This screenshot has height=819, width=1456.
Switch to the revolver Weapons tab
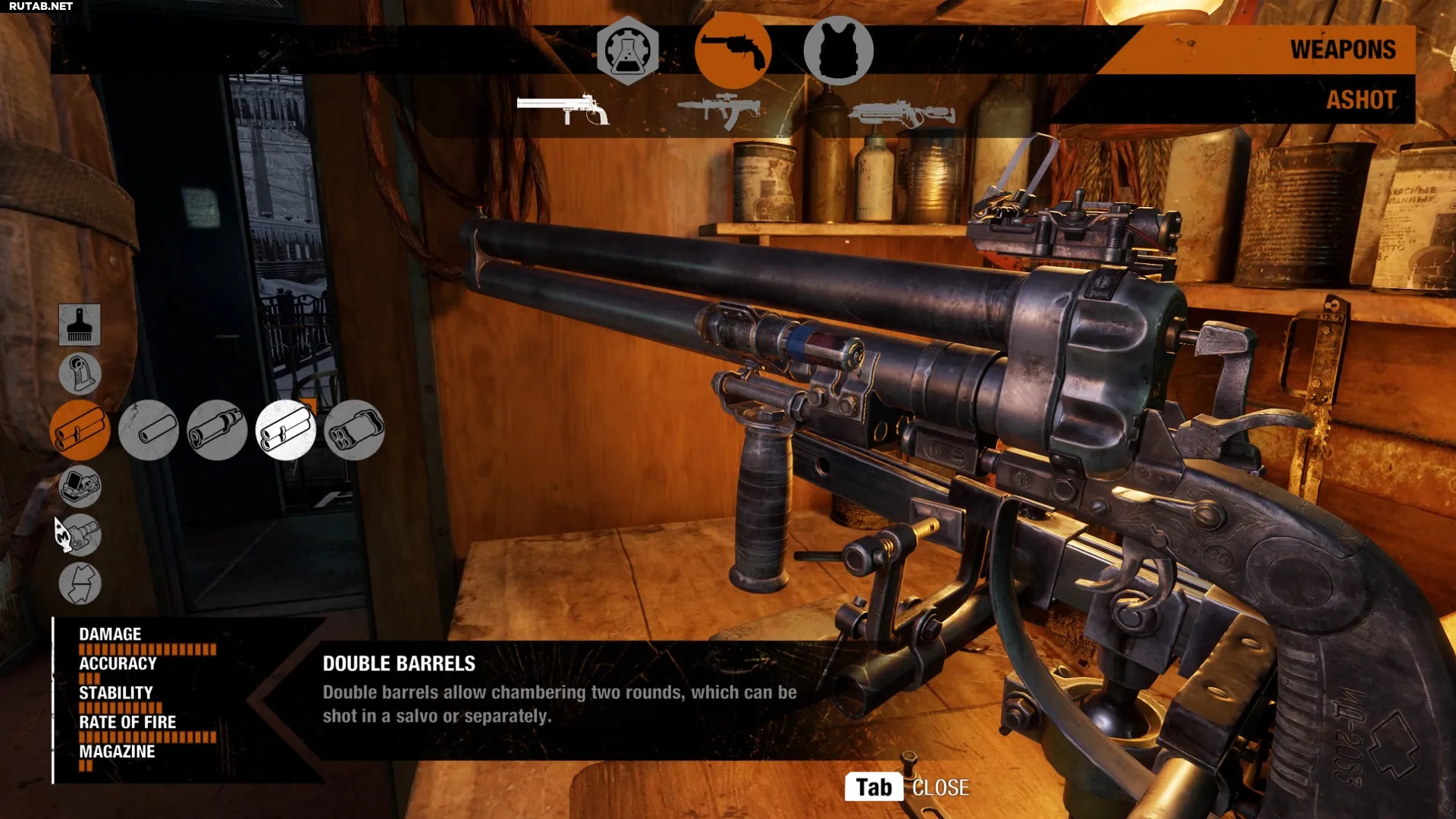tap(733, 51)
